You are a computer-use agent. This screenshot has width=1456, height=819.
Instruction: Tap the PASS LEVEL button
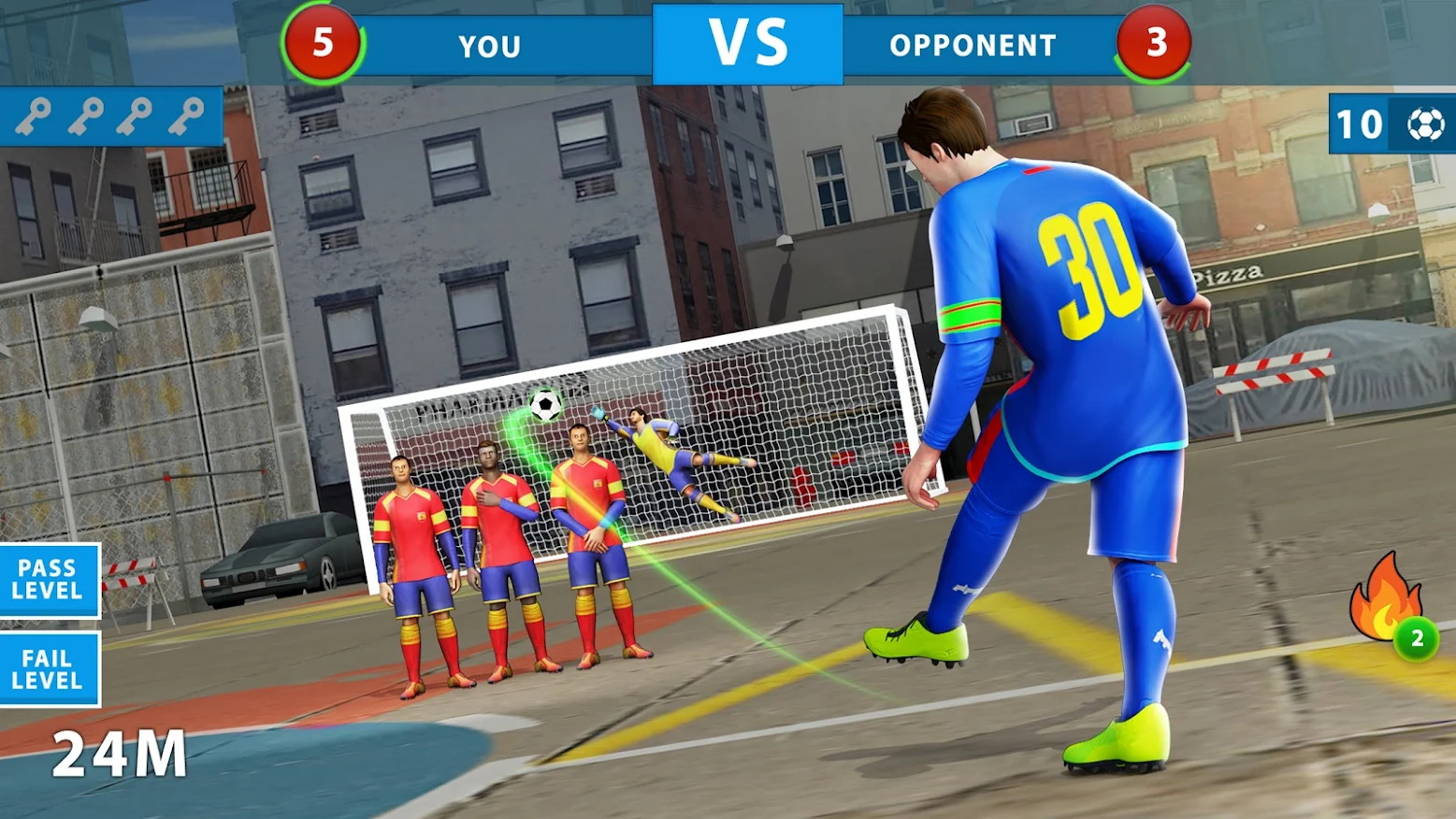(48, 580)
